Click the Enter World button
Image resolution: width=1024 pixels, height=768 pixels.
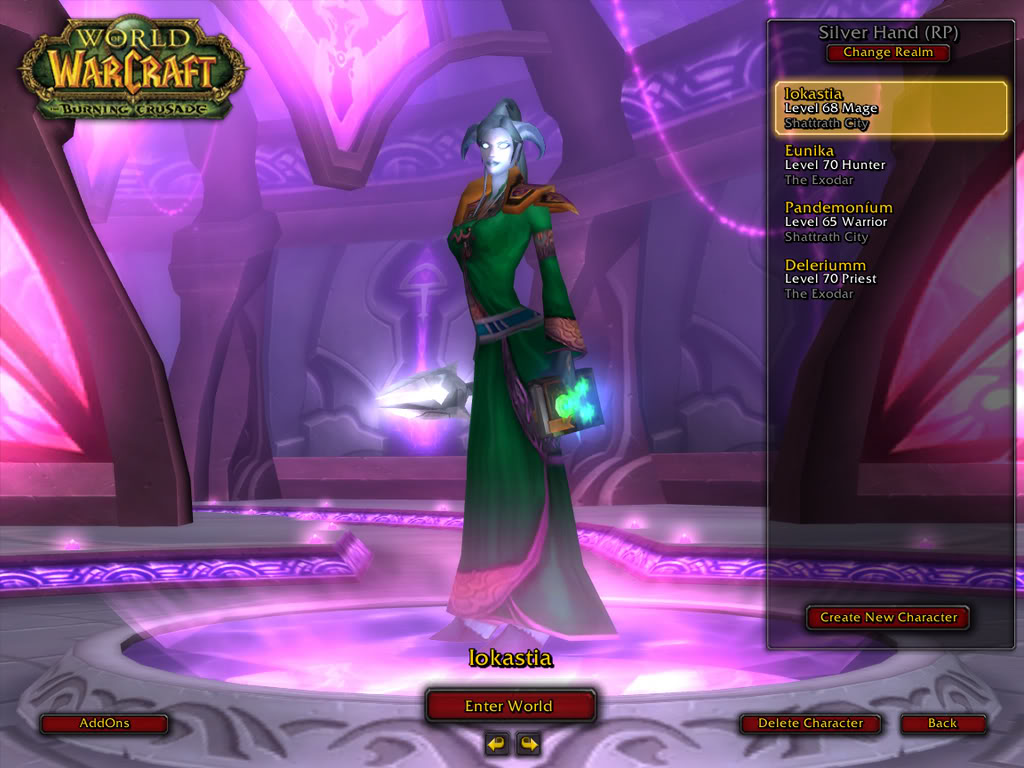(510, 706)
